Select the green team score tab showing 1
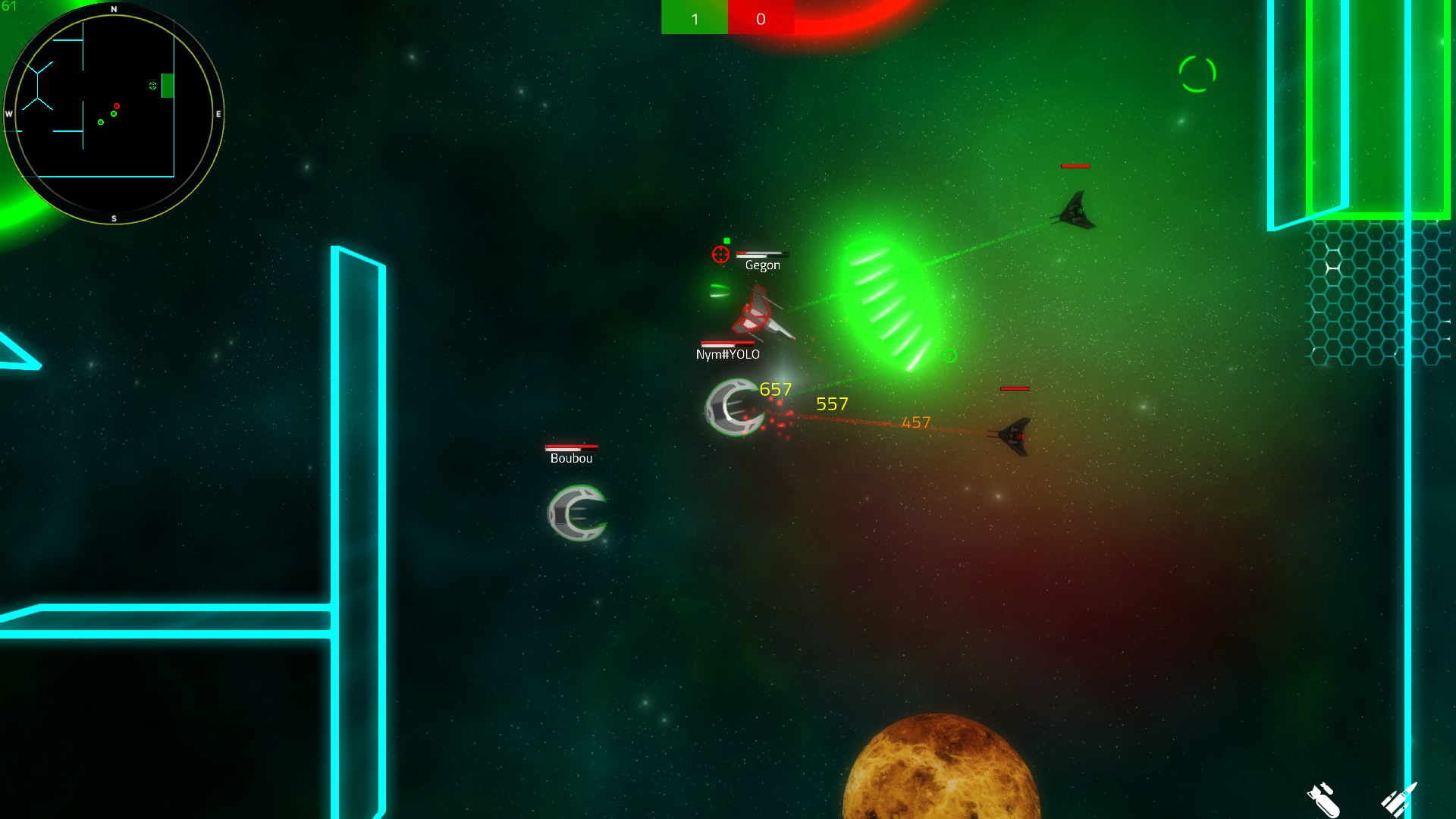1456x819 pixels. pos(694,18)
